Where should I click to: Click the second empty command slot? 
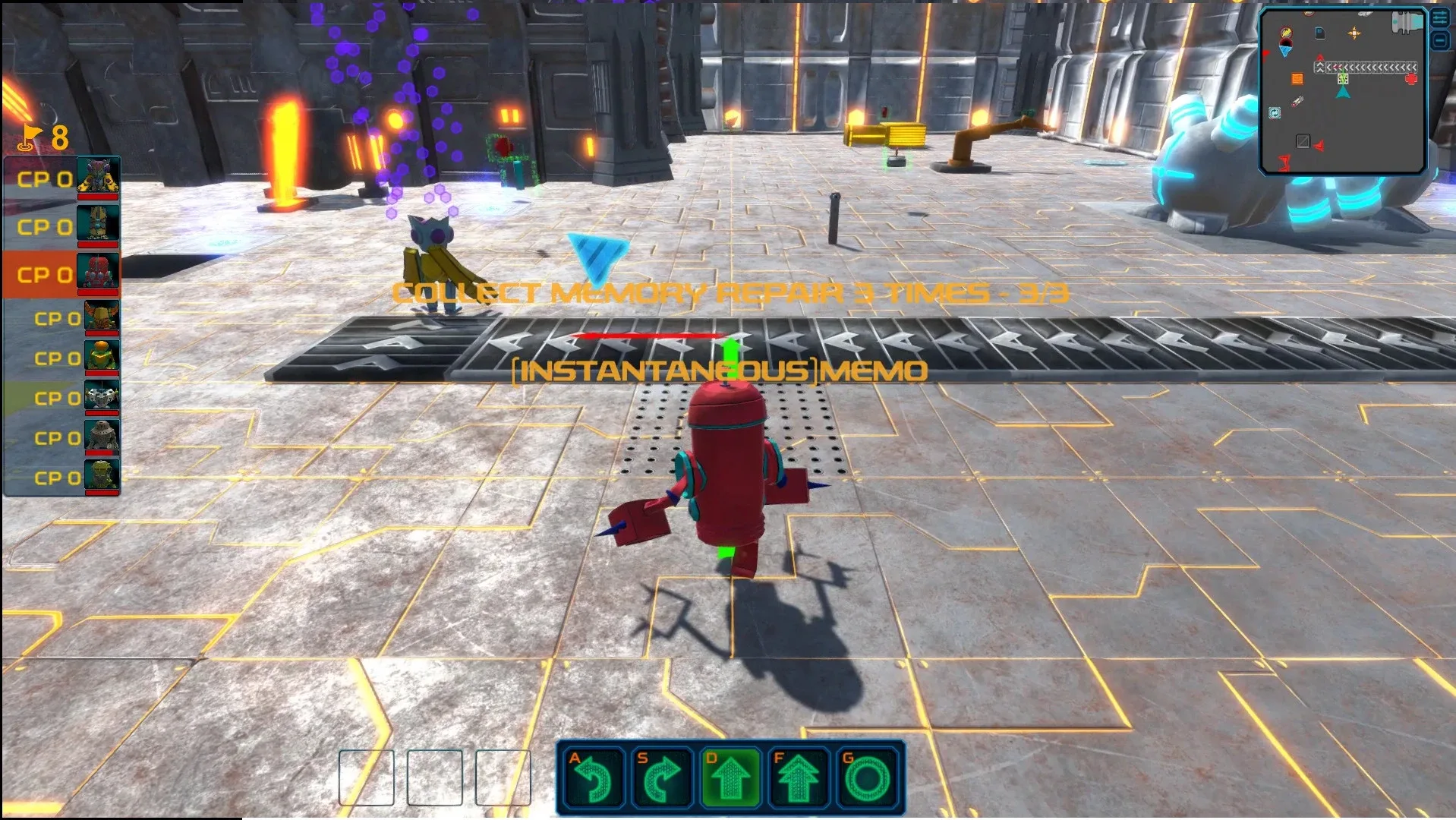pyautogui.click(x=435, y=777)
